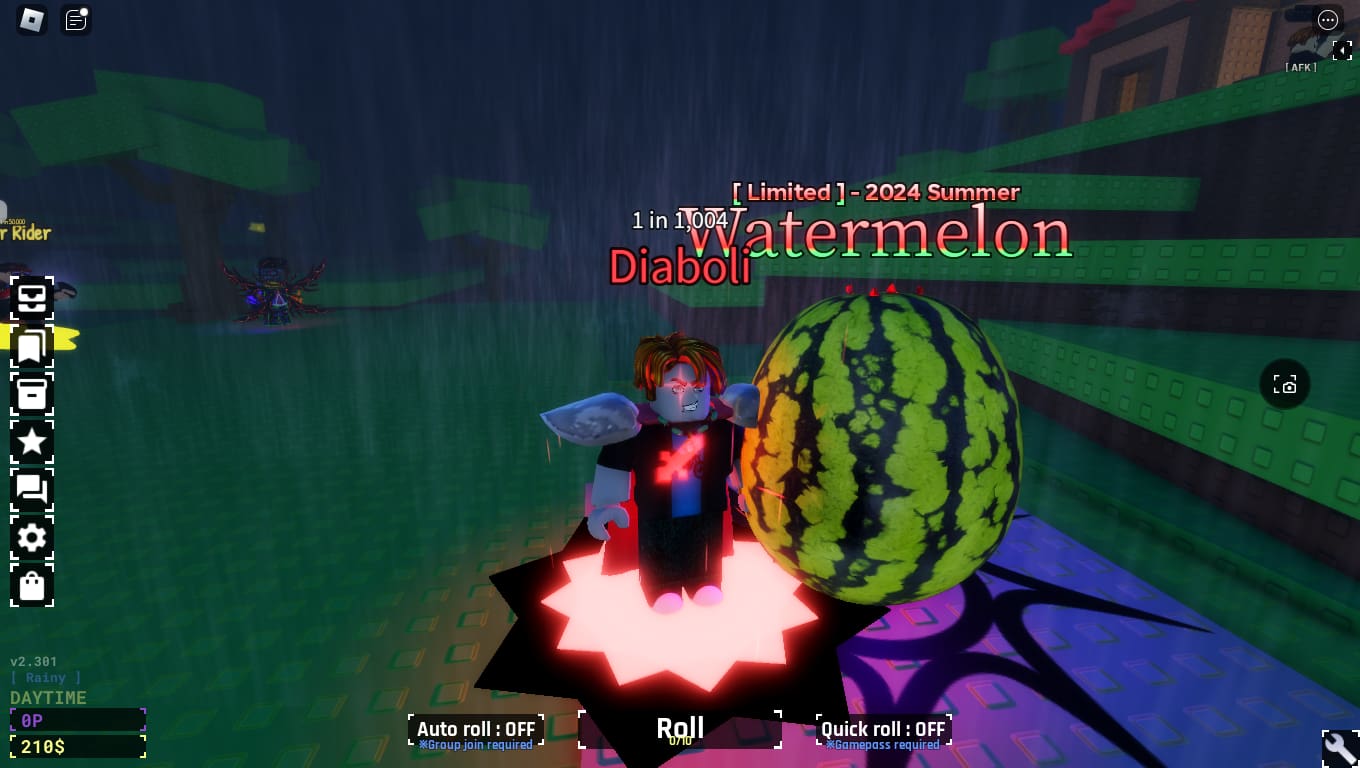Click the Group join required link
1360x768 pixels.
(x=476, y=744)
